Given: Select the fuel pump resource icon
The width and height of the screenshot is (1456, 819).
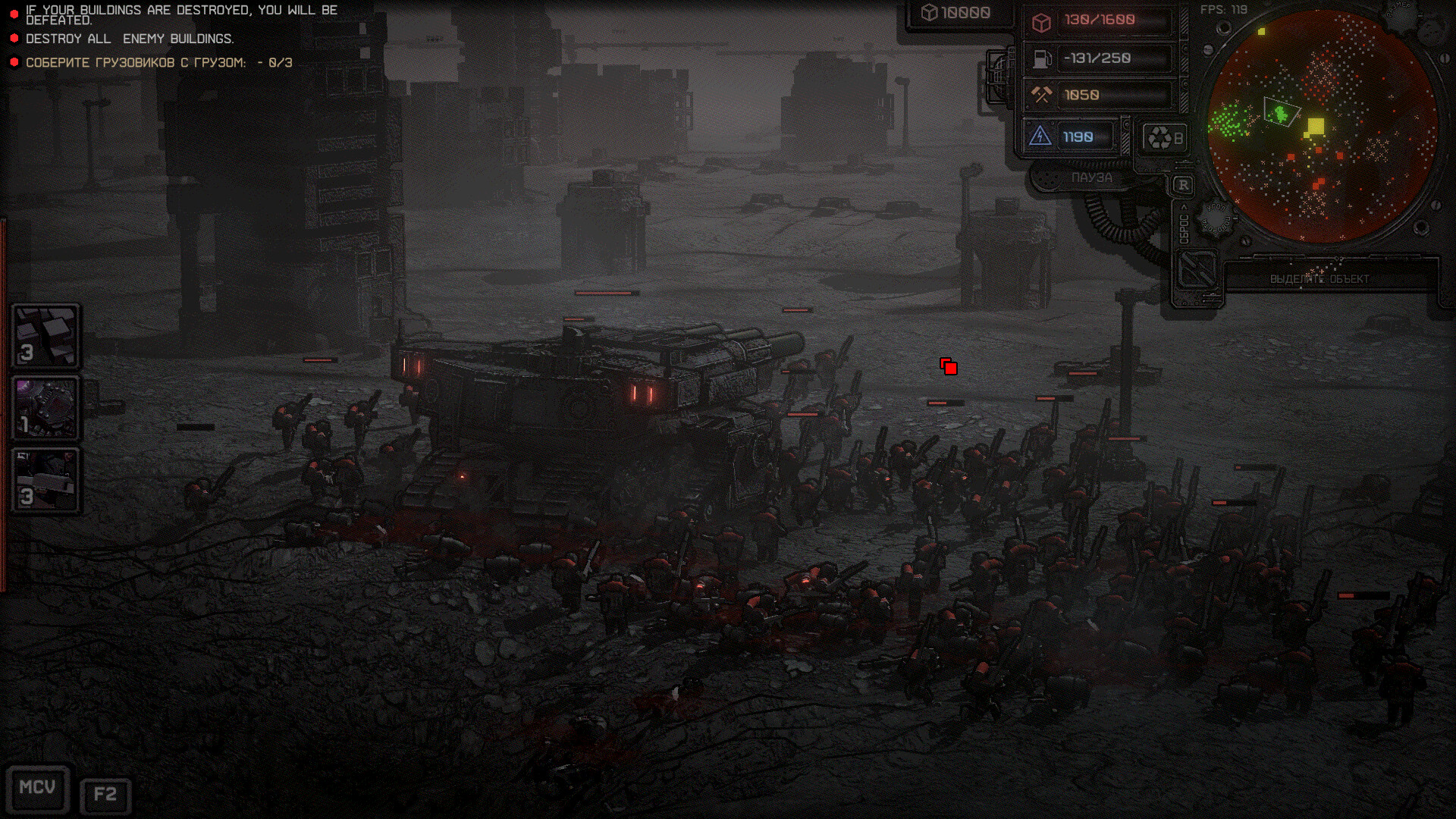Looking at the screenshot, I should tap(1040, 58).
